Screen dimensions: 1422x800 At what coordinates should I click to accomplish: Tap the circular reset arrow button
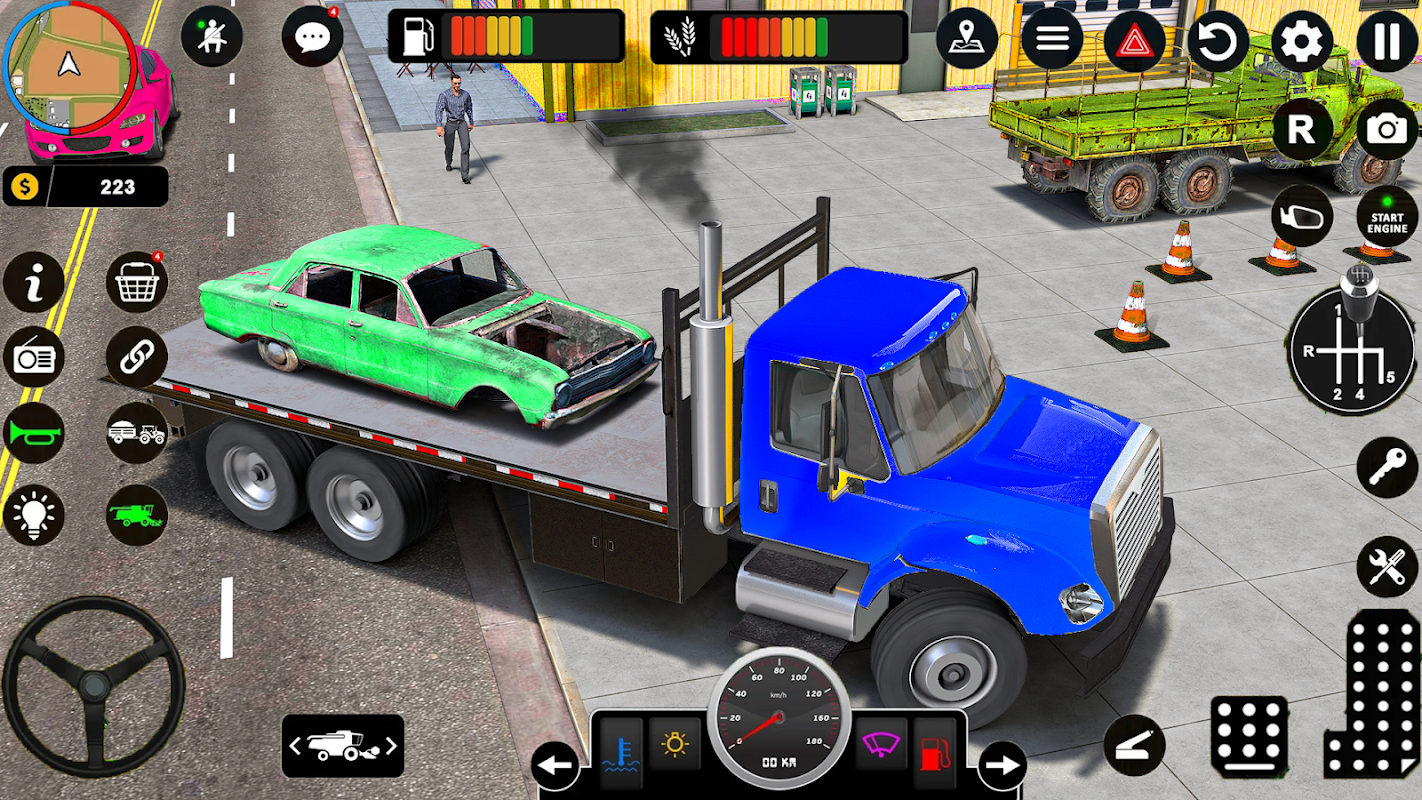(1218, 42)
